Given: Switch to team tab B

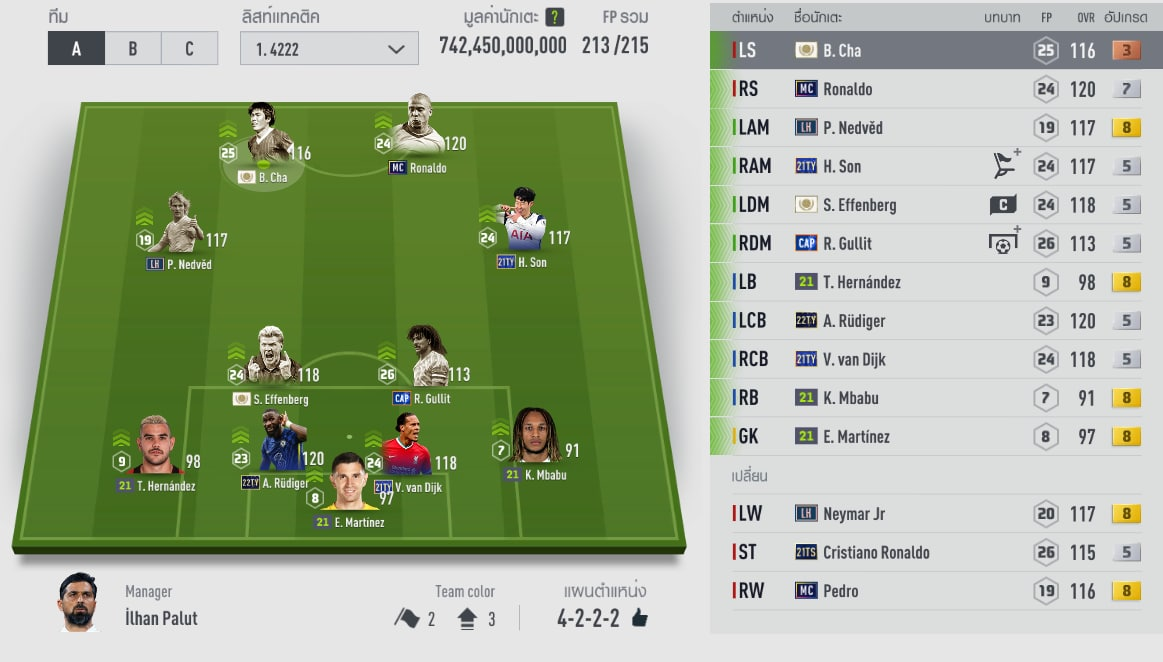Looking at the screenshot, I should click(x=133, y=48).
